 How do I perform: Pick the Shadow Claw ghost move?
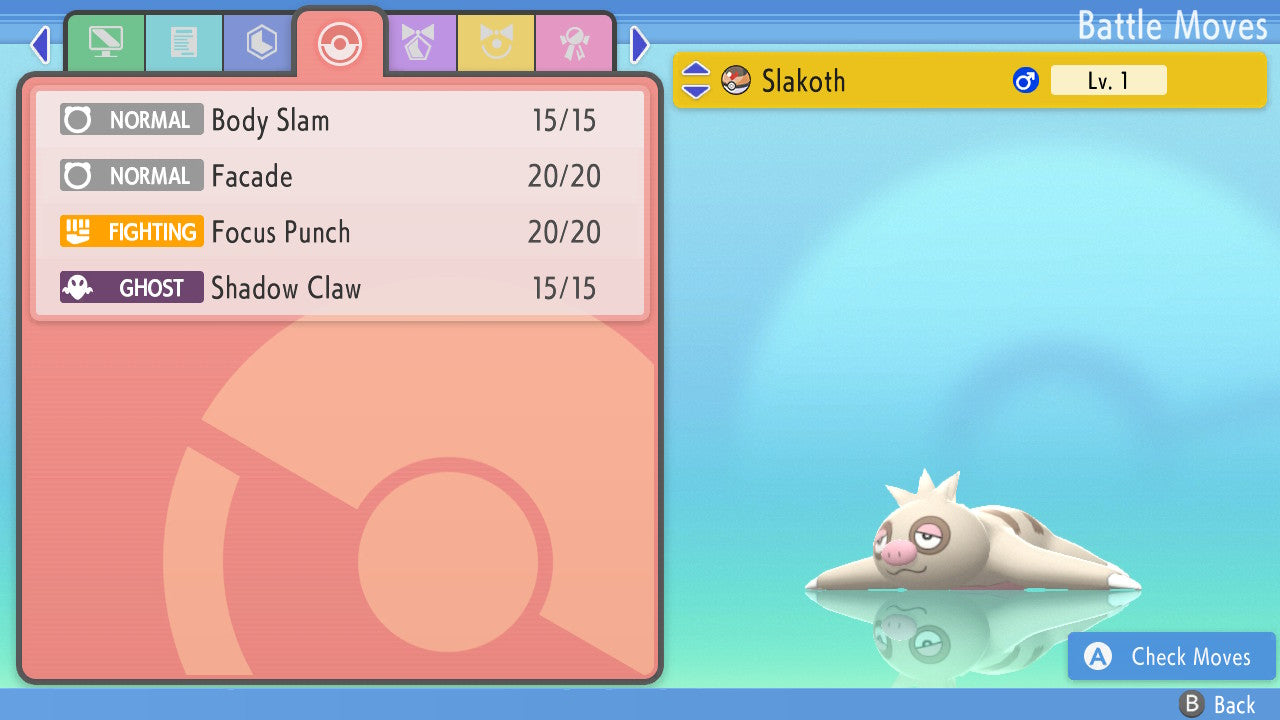(340, 288)
